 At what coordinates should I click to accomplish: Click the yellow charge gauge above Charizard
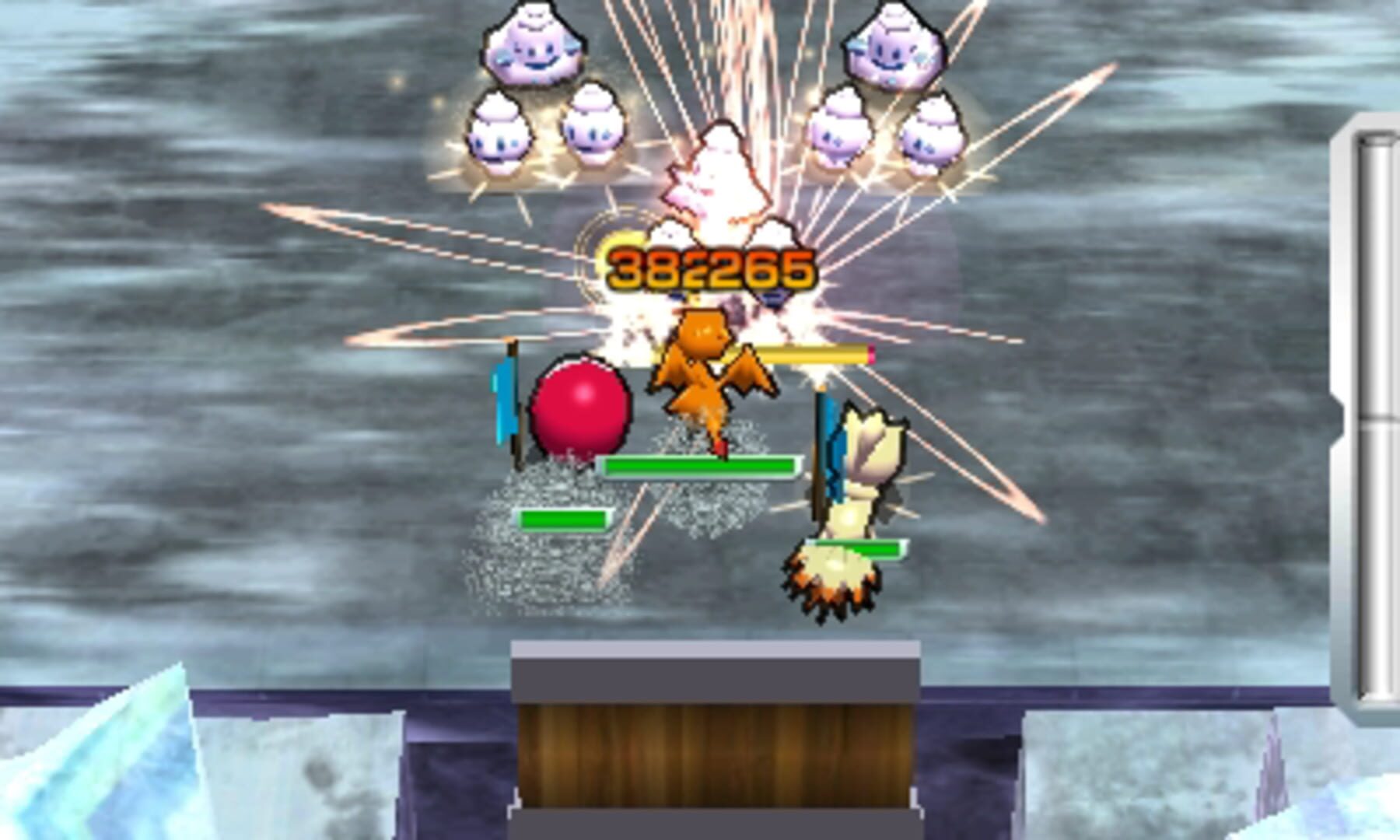[x=809, y=354]
